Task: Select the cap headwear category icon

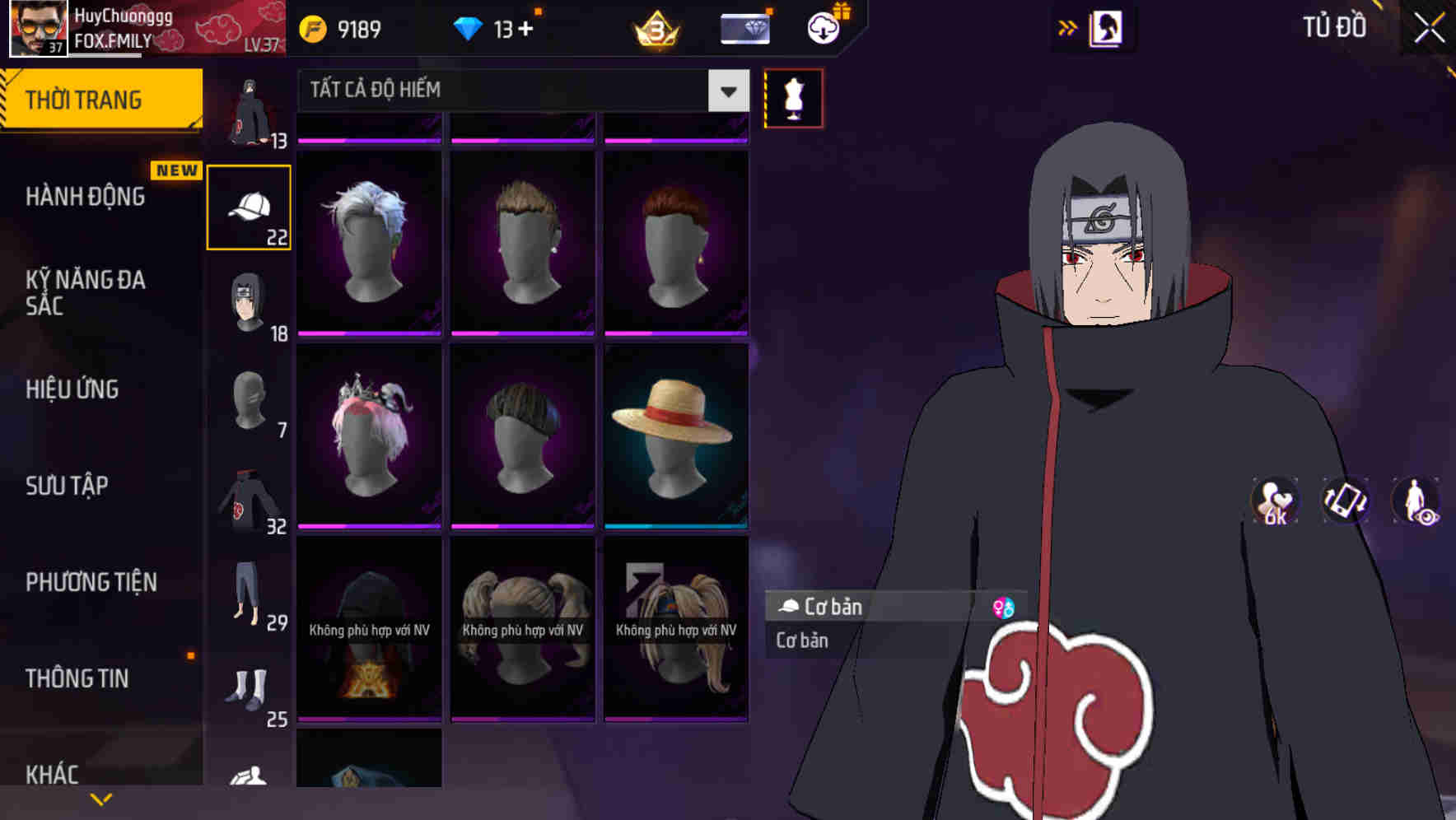Action: point(249,205)
